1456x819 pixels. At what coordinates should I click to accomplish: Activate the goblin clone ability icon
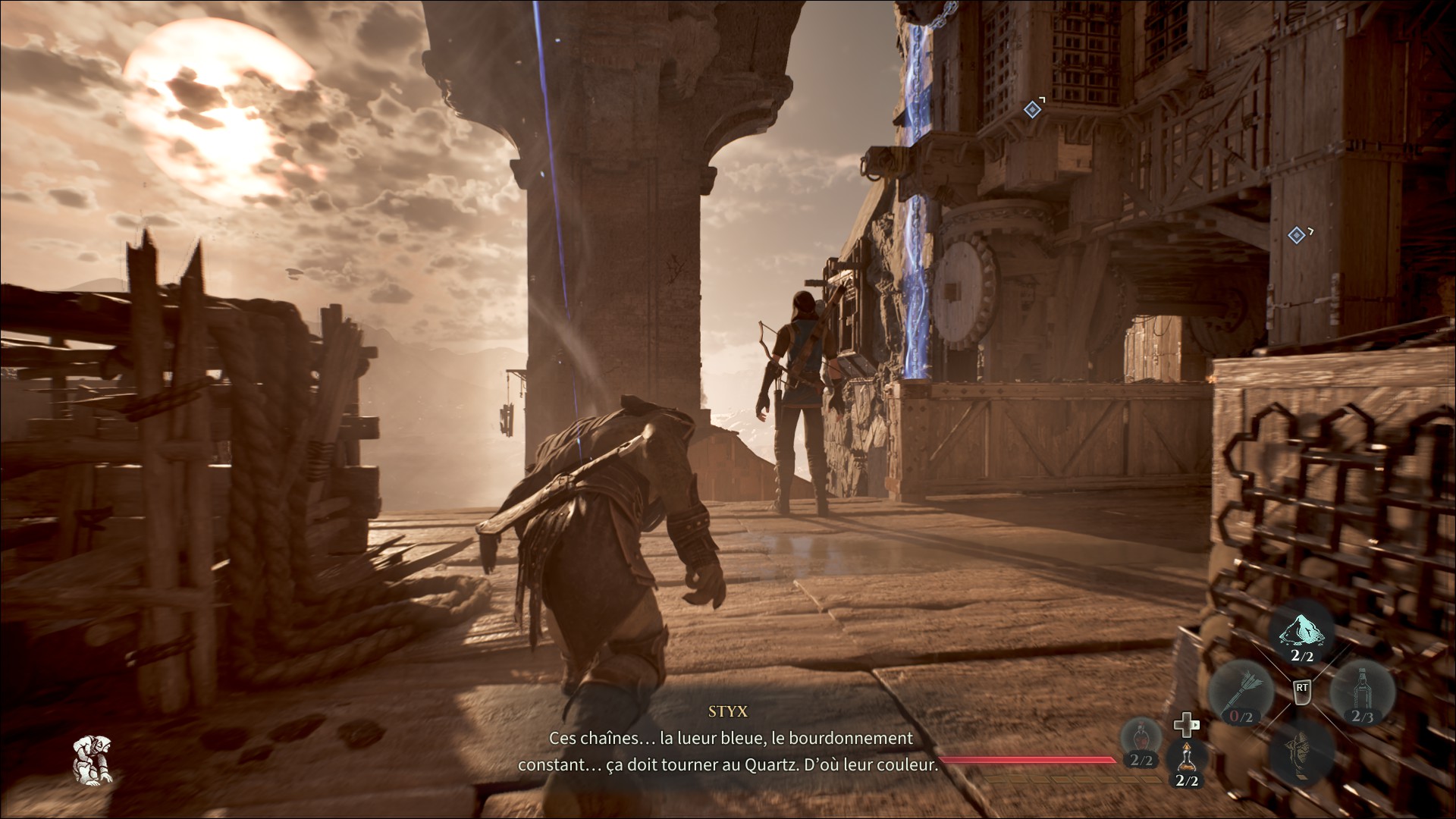[1301, 751]
